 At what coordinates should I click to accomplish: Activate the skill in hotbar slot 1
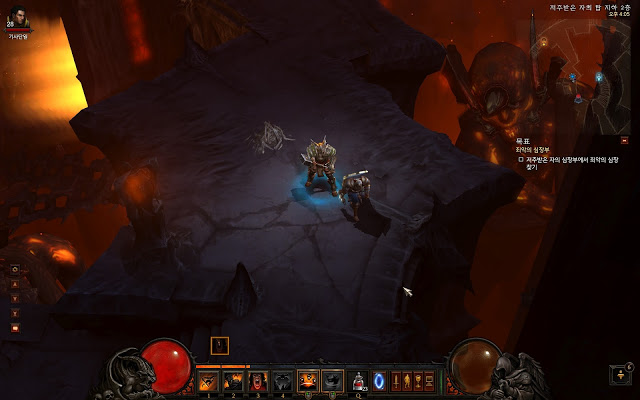[209, 381]
